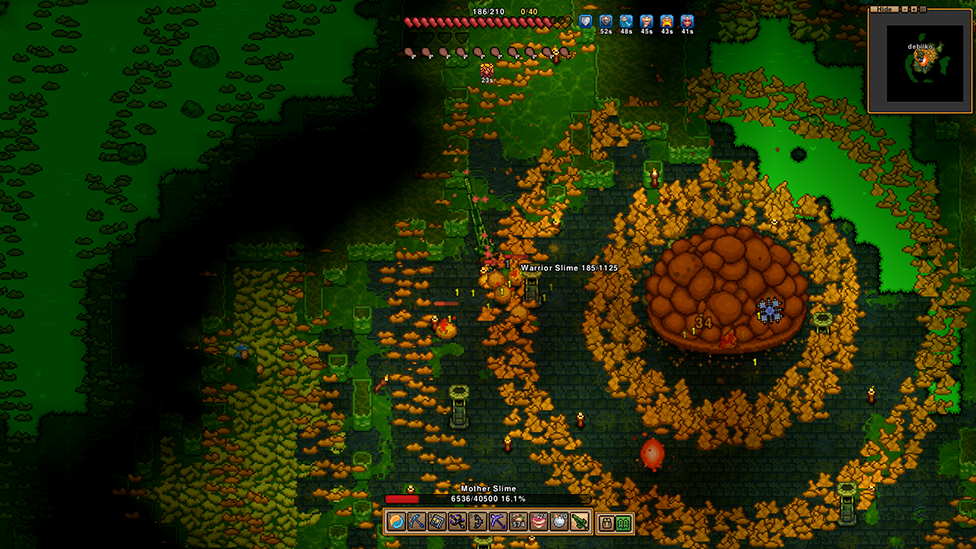The width and height of the screenshot is (976, 549).
Task: Click the orange debuff icon showing 23s
Action: point(487,70)
